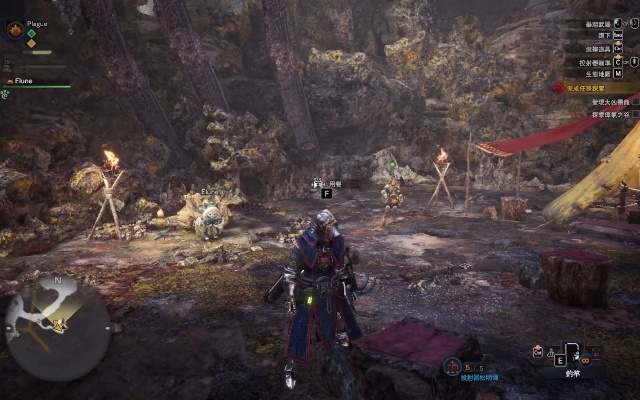Image resolution: width=640 pixels, height=400 pixels.
Task: Open the circular minimap
Action: click(x=57, y=322)
